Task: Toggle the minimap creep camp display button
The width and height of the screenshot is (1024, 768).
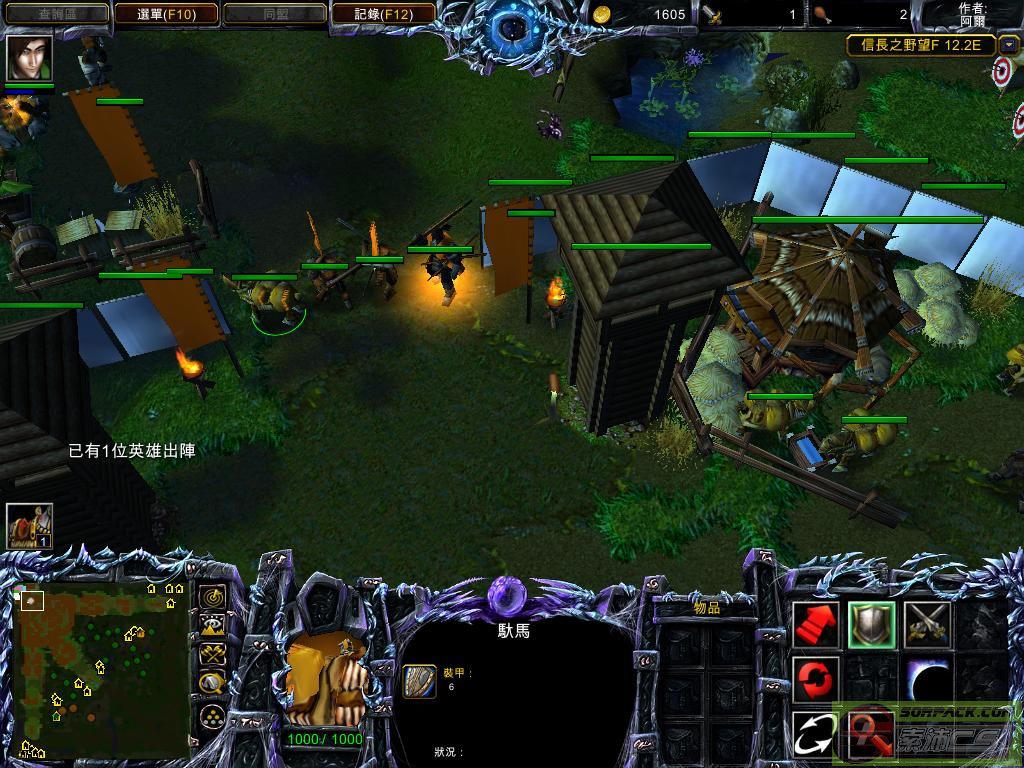Action: (x=212, y=684)
